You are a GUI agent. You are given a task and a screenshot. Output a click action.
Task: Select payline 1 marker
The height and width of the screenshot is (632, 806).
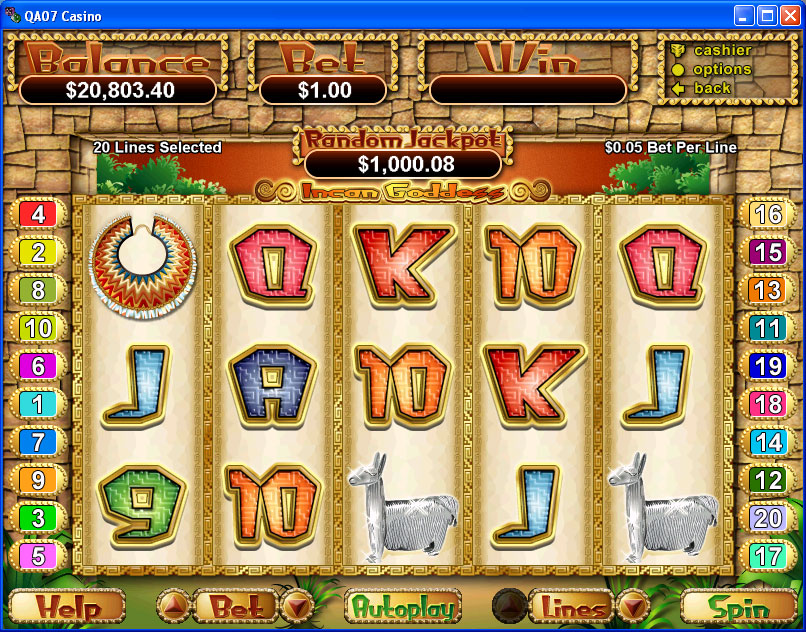point(39,404)
